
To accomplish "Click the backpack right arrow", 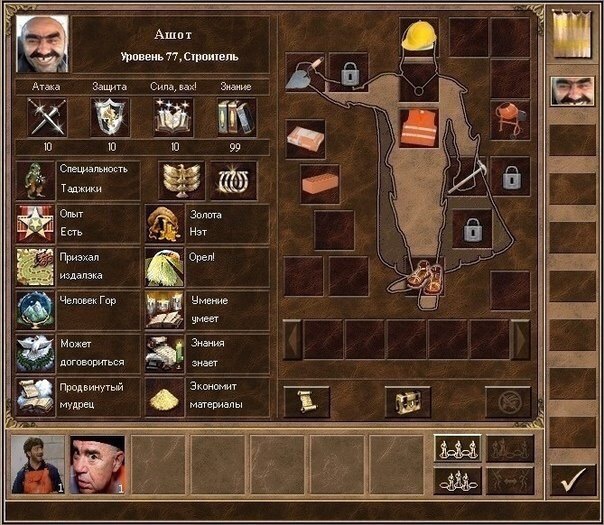I will tap(520, 338).
